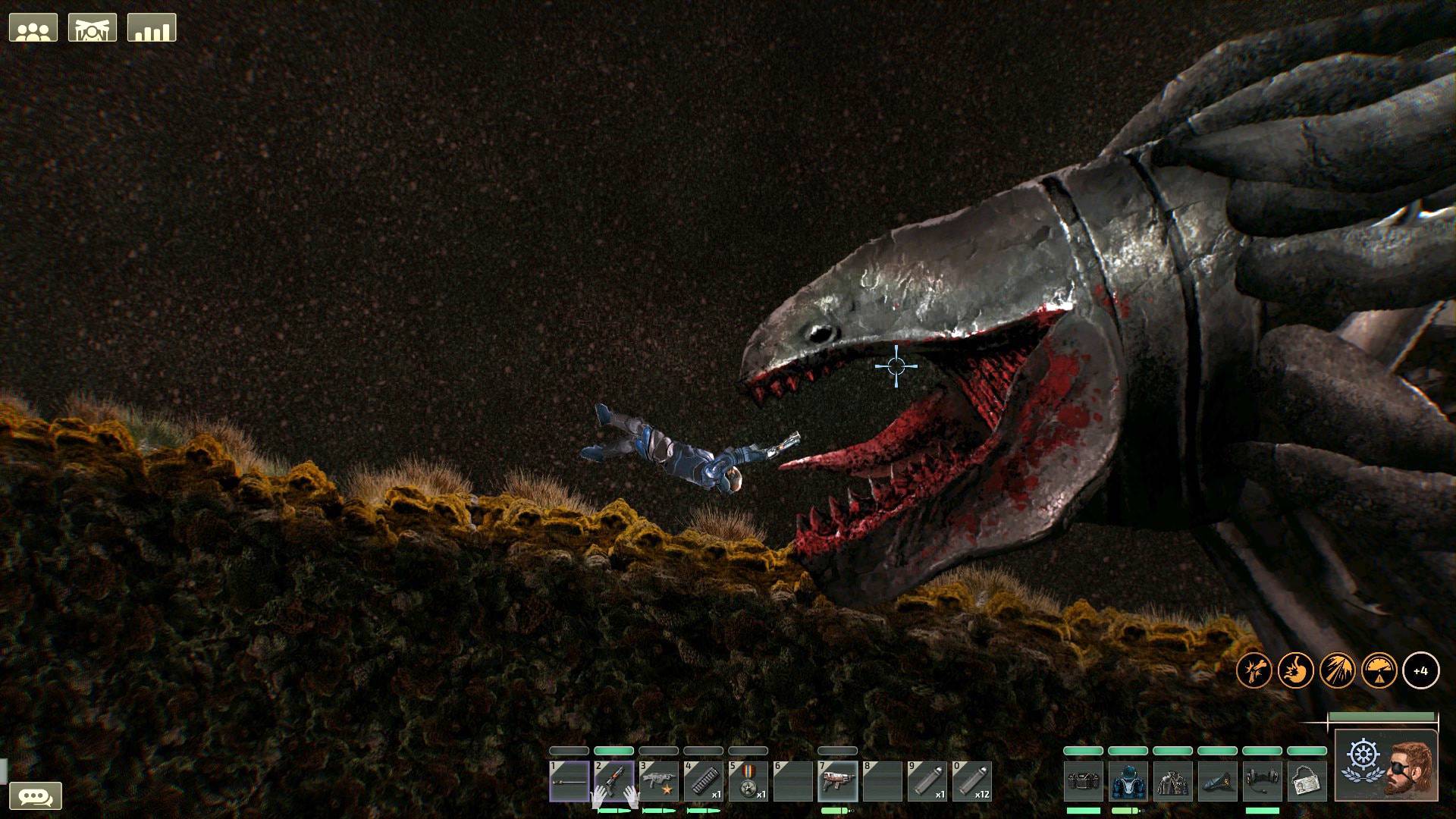Image resolution: width=1456 pixels, height=819 pixels.
Task: Select the submachine gun in slot 7
Action: tap(837, 781)
